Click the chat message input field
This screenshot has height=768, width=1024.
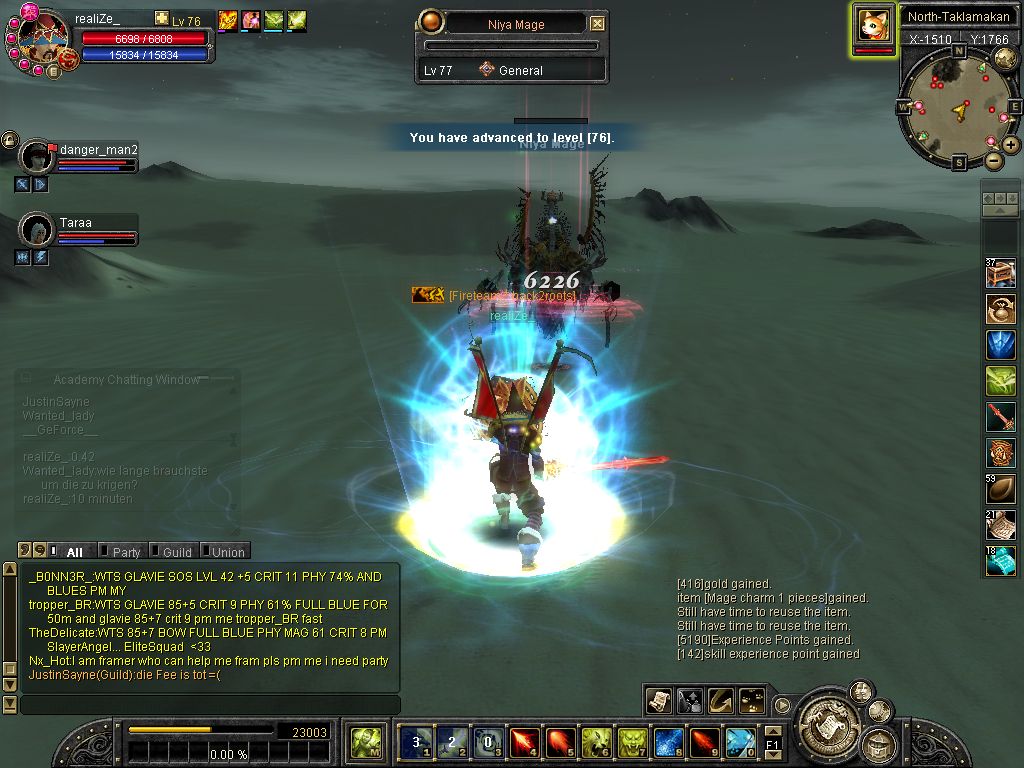[210, 705]
